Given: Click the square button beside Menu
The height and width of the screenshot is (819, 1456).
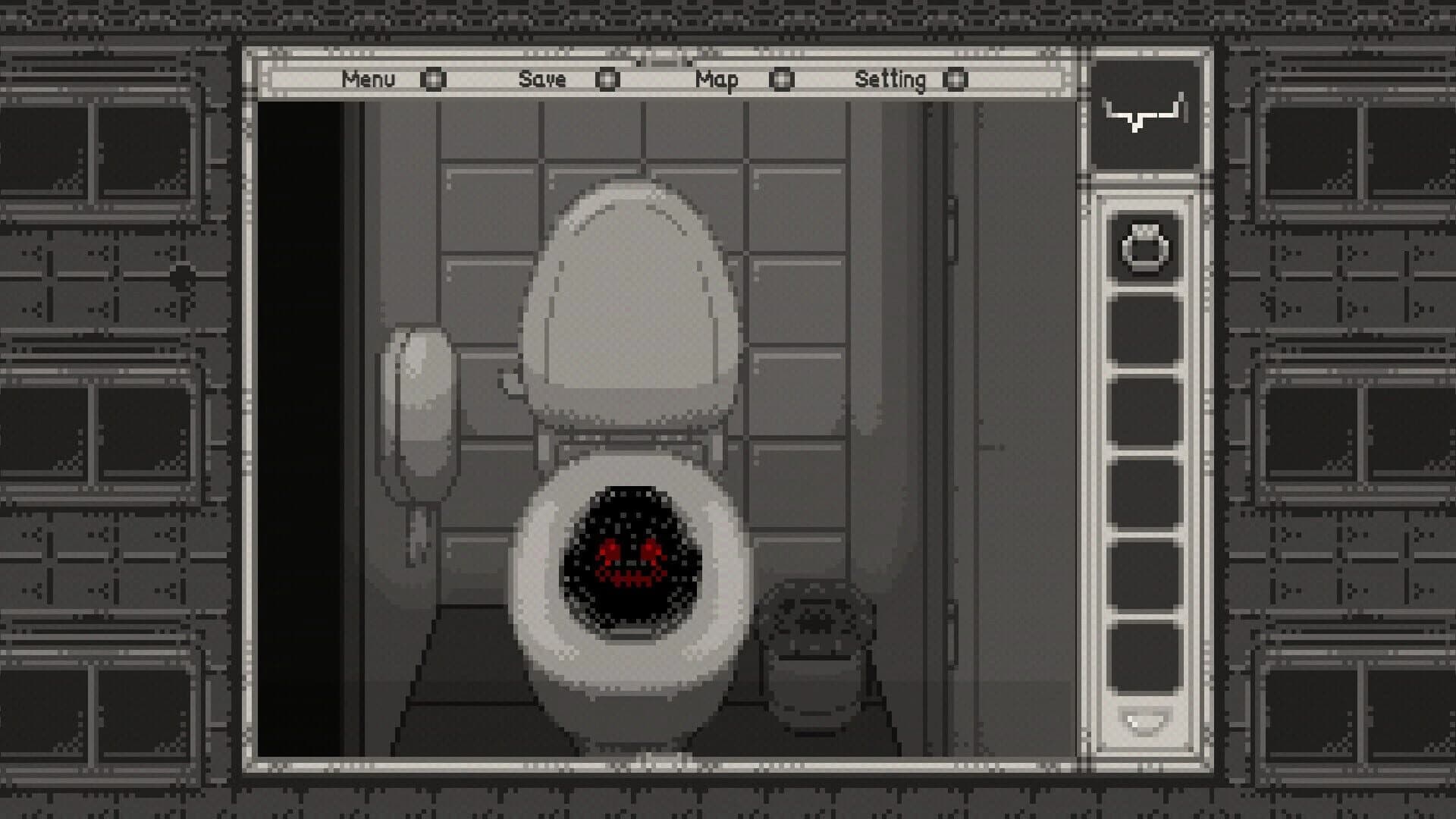Looking at the screenshot, I should (434, 79).
